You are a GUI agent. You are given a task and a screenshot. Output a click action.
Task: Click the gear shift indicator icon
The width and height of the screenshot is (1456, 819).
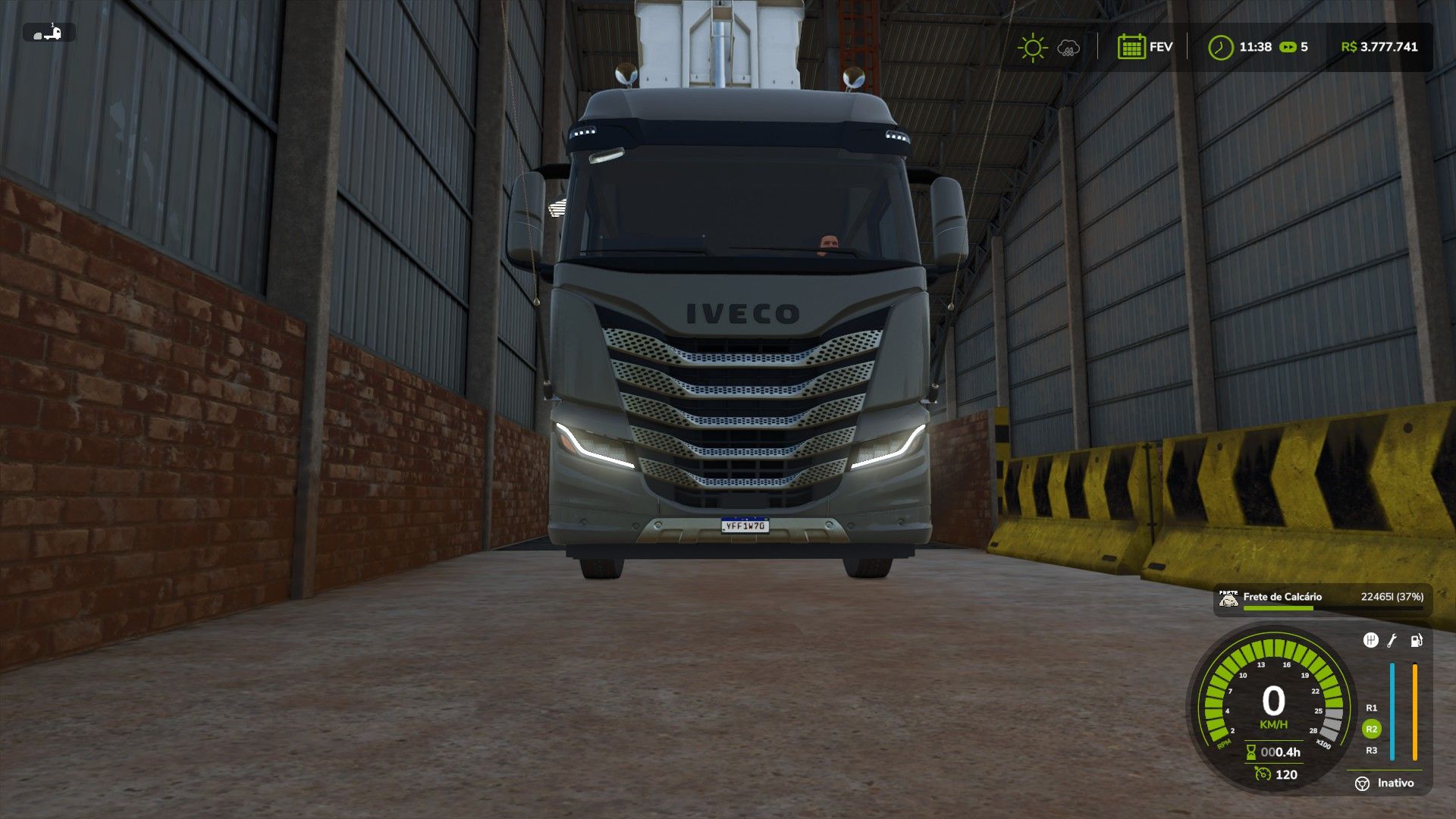pos(1373,642)
